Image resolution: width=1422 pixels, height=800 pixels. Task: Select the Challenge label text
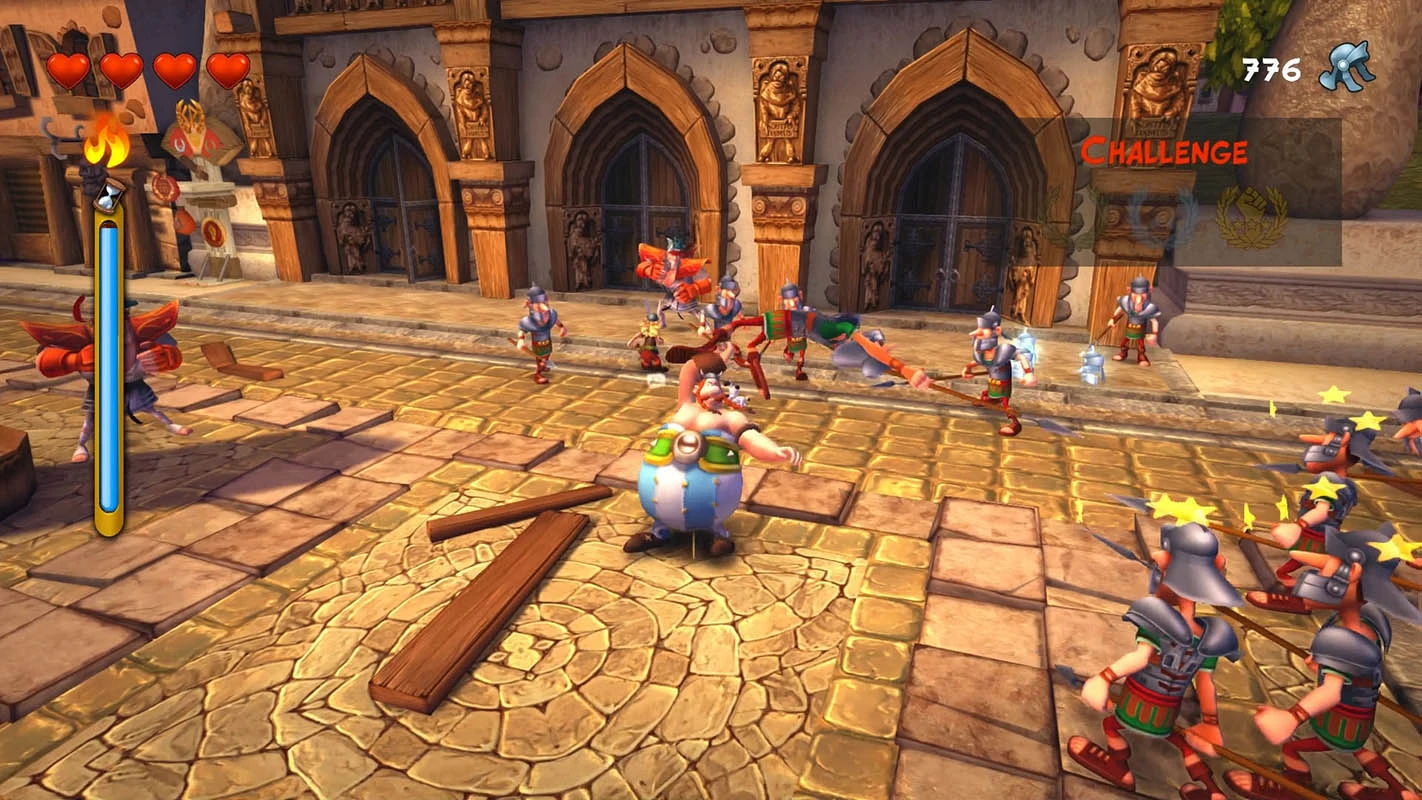(x=1163, y=152)
